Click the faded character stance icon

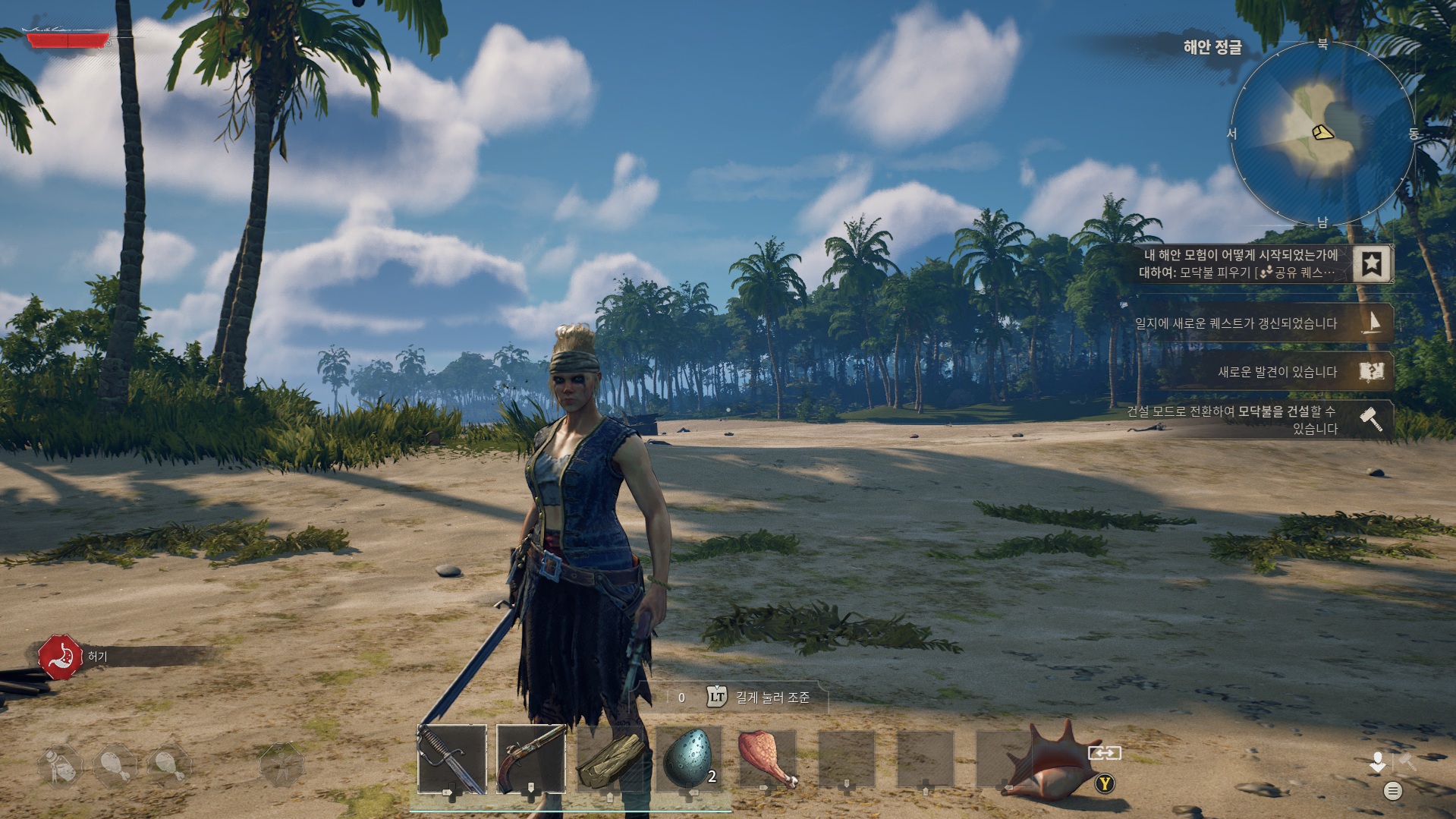pyautogui.click(x=281, y=764)
